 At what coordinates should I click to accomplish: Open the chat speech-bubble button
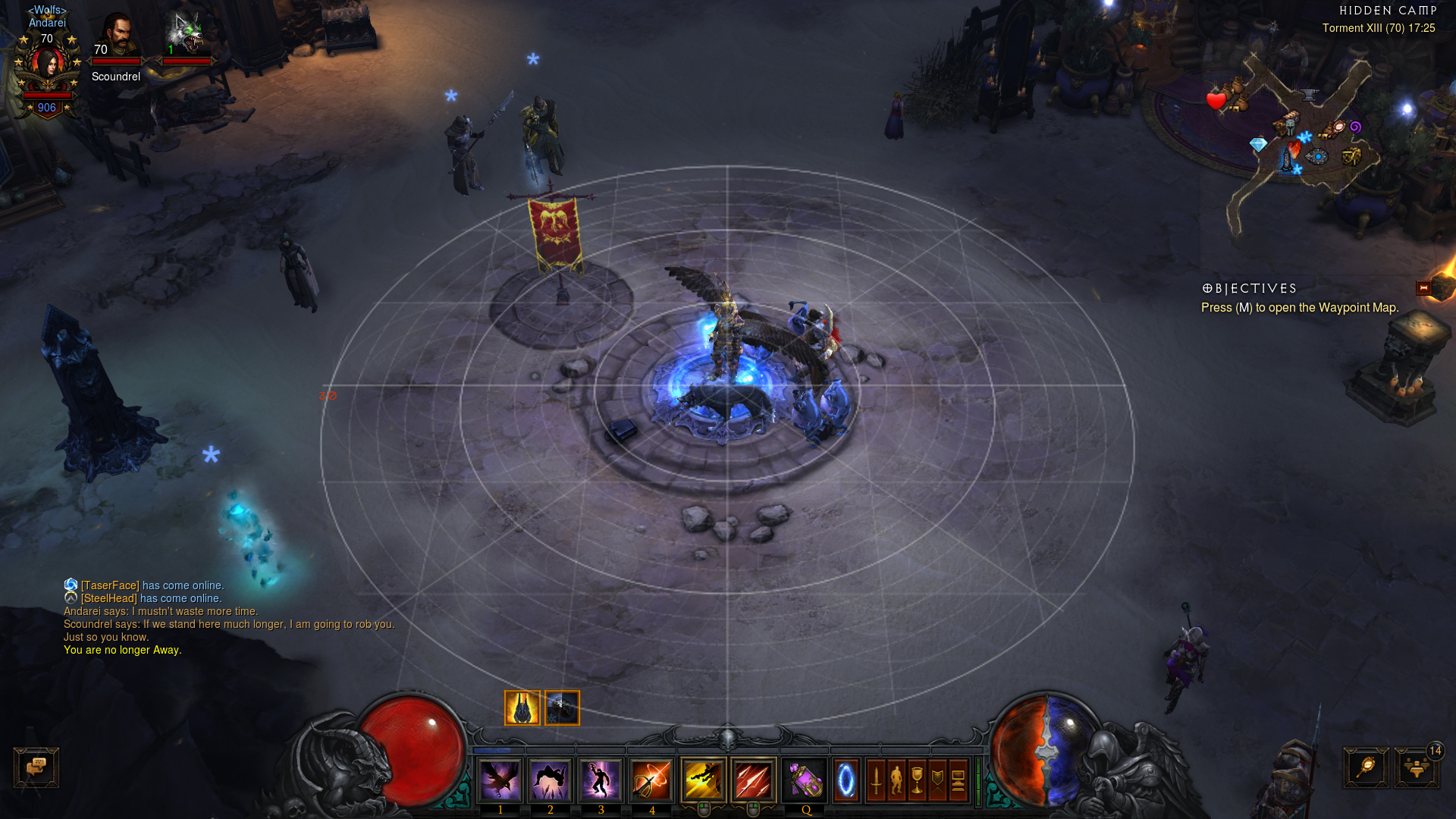coord(36,767)
